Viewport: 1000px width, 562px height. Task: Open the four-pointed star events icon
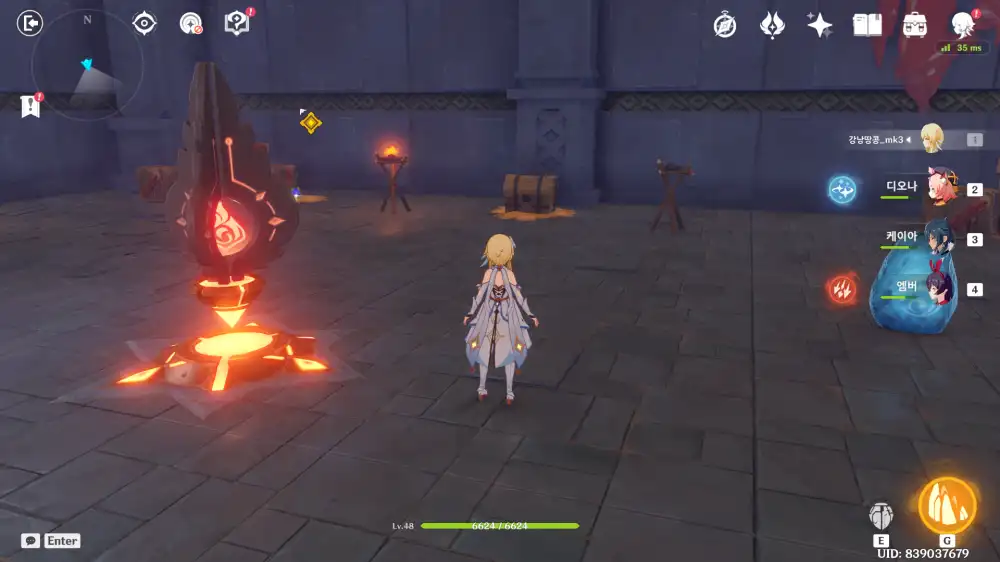pyautogui.click(x=820, y=26)
